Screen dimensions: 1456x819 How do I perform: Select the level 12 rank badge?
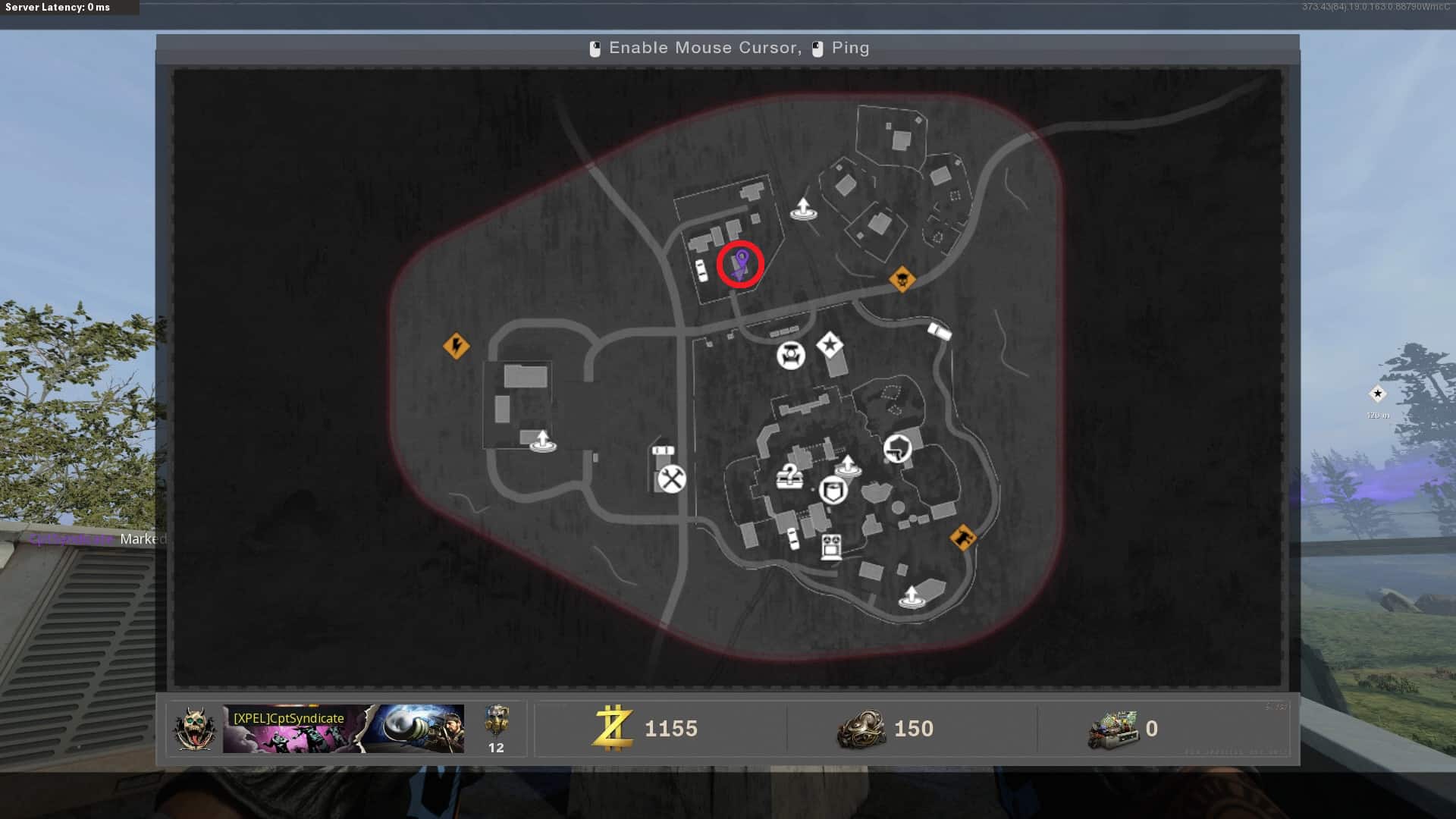496,729
